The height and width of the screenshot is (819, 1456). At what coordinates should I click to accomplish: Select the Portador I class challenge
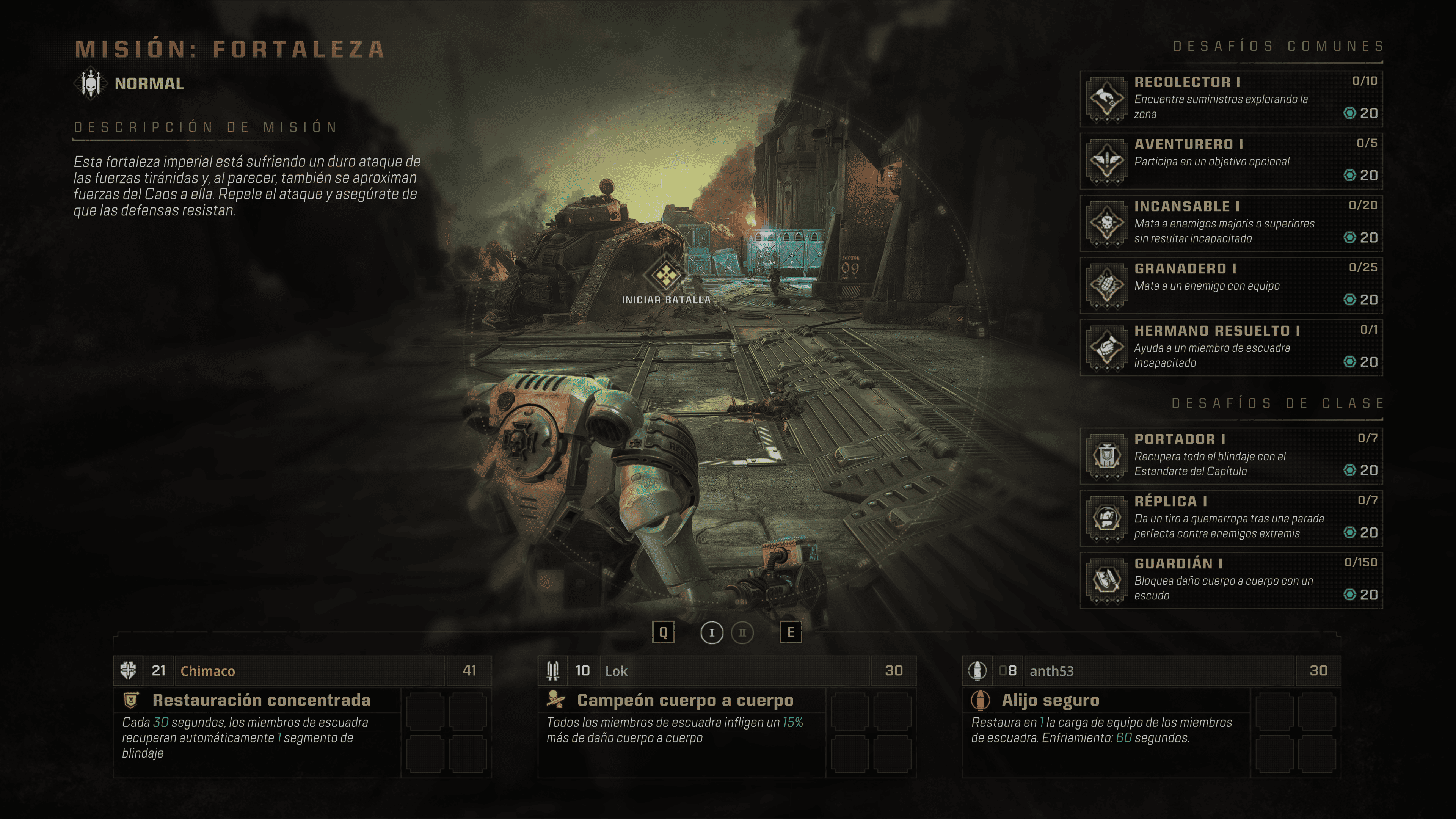[1230, 455]
